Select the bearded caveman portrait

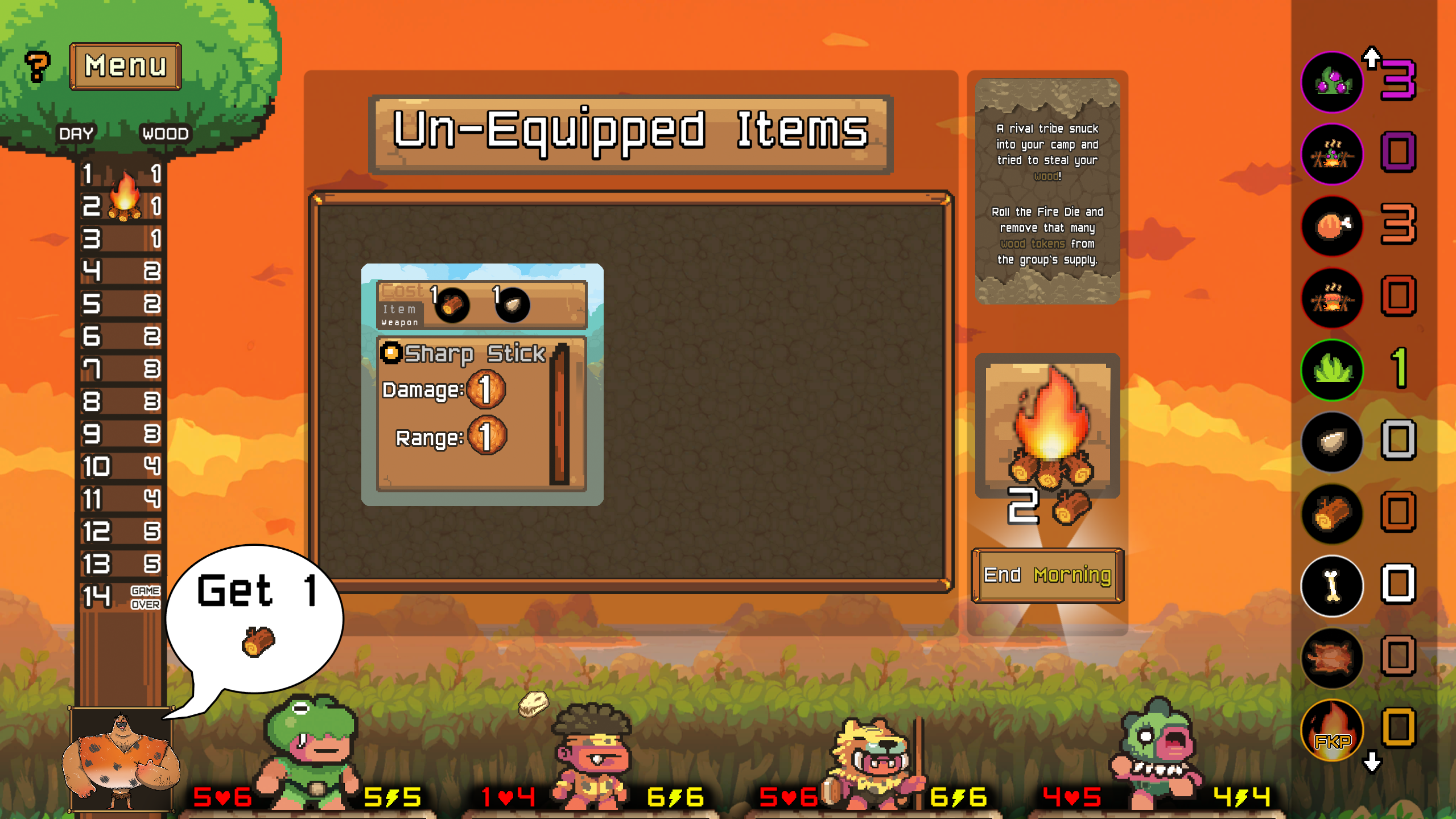121,760
